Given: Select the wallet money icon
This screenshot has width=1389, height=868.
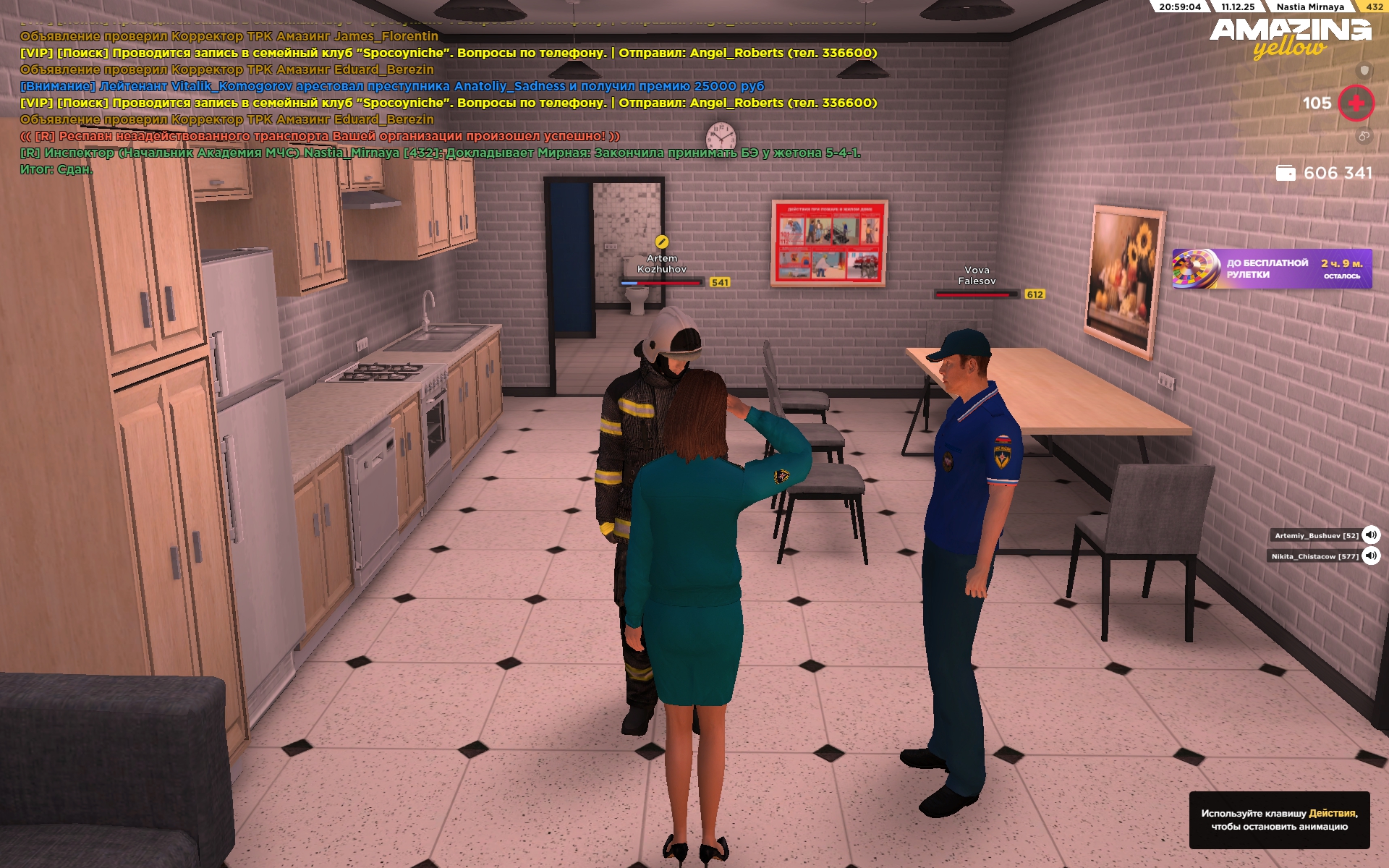Looking at the screenshot, I should [x=1285, y=173].
